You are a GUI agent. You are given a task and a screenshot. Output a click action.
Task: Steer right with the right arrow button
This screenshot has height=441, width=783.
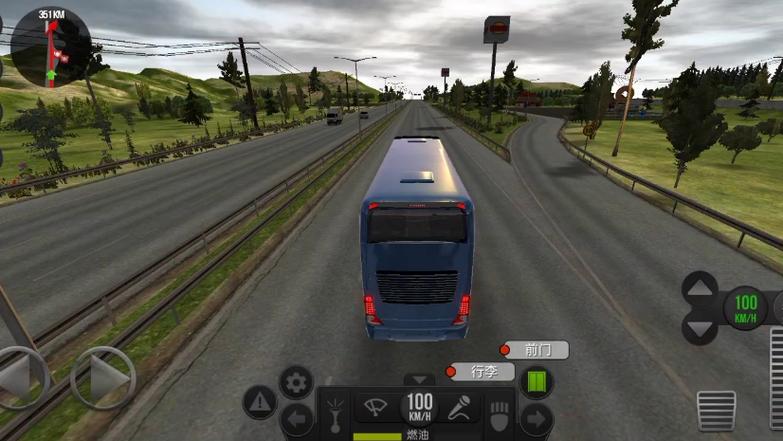[x=103, y=377]
